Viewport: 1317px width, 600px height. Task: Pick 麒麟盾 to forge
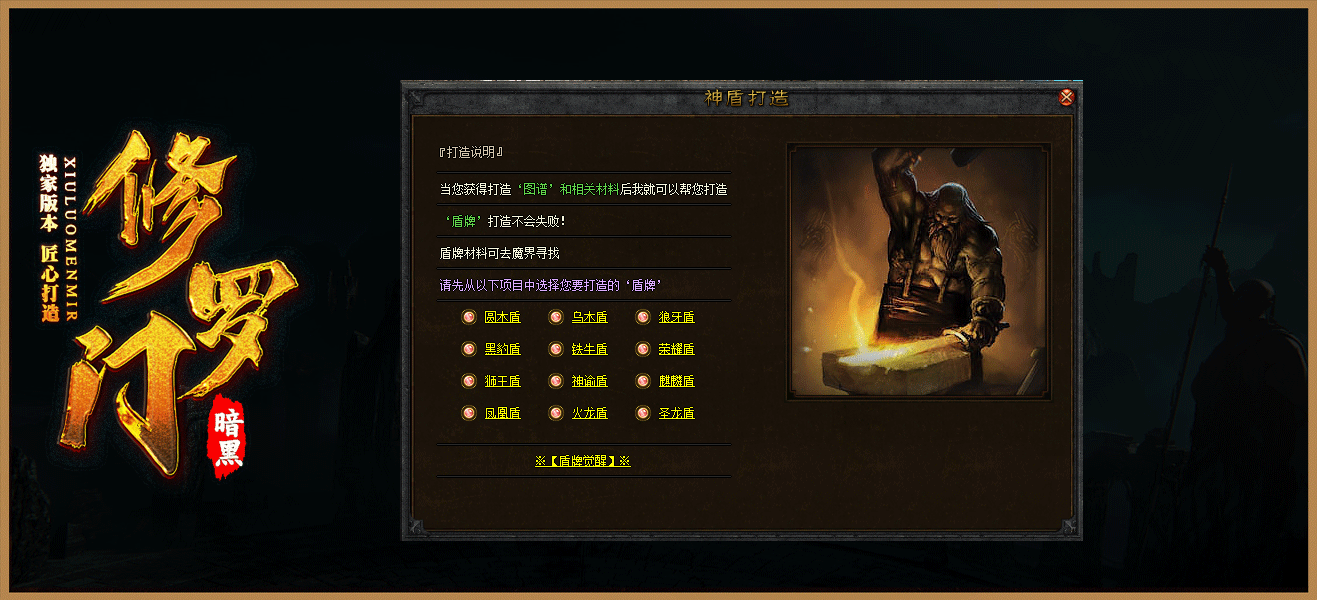coord(676,382)
